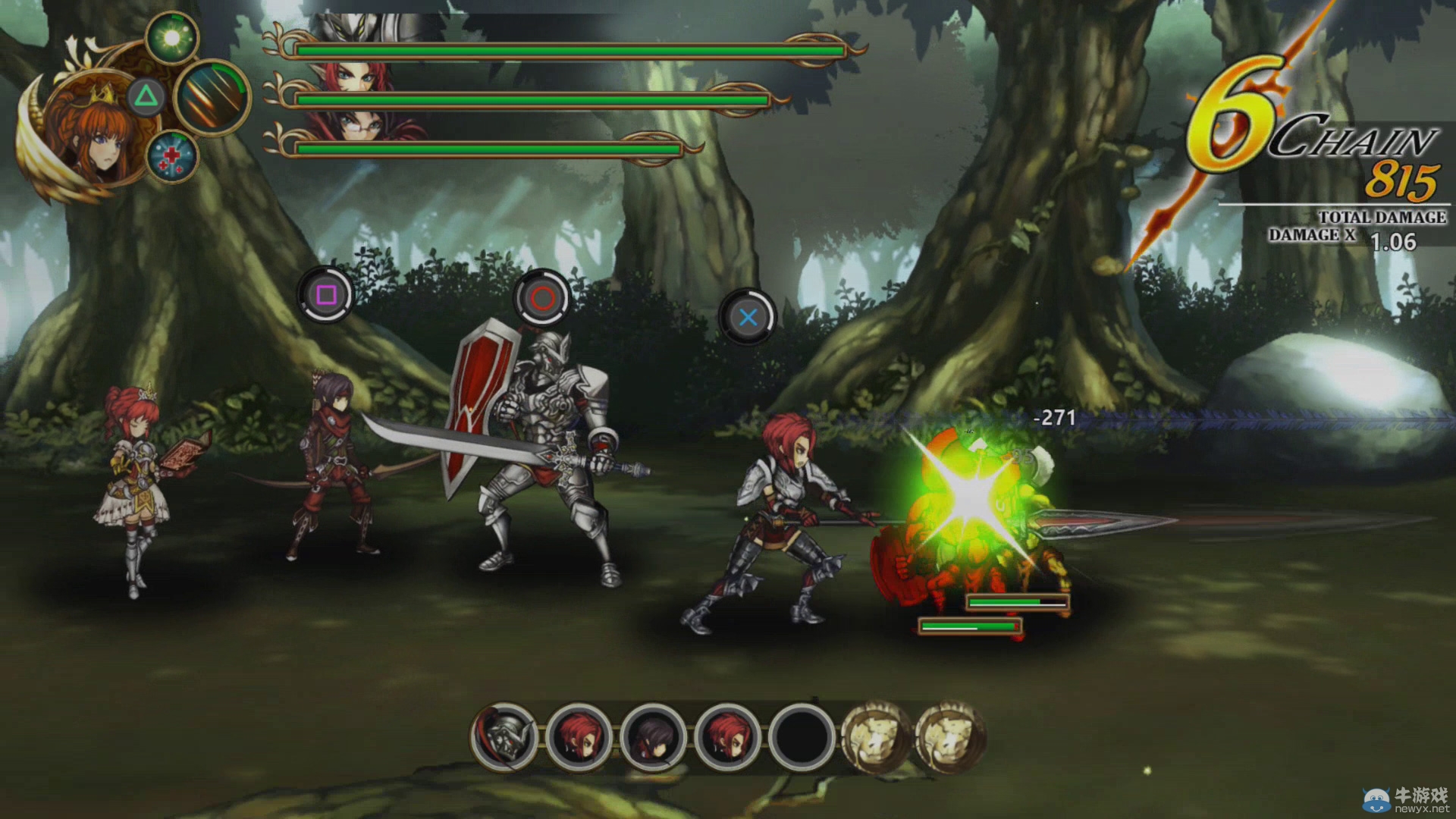Viewport: 1456px width, 819px height.
Task: Pick the dark-haired archer in the action queue
Action: pos(653,736)
